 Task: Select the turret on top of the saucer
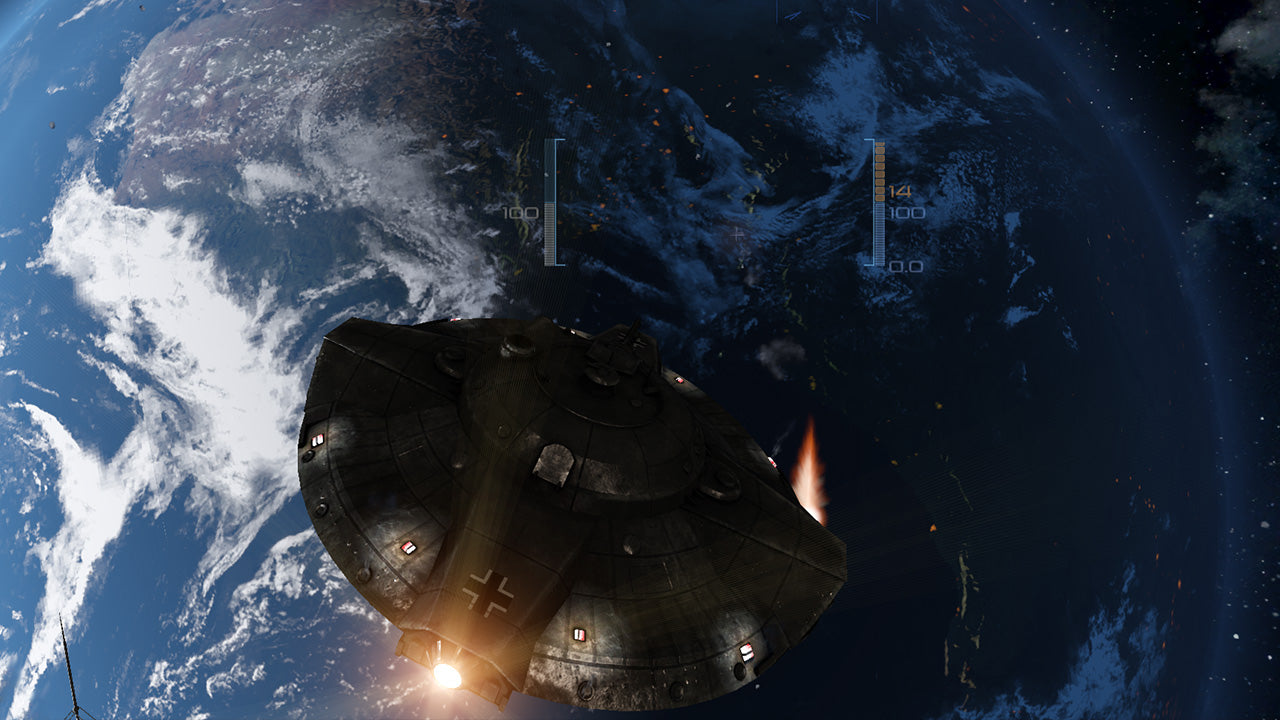[x=622, y=350]
